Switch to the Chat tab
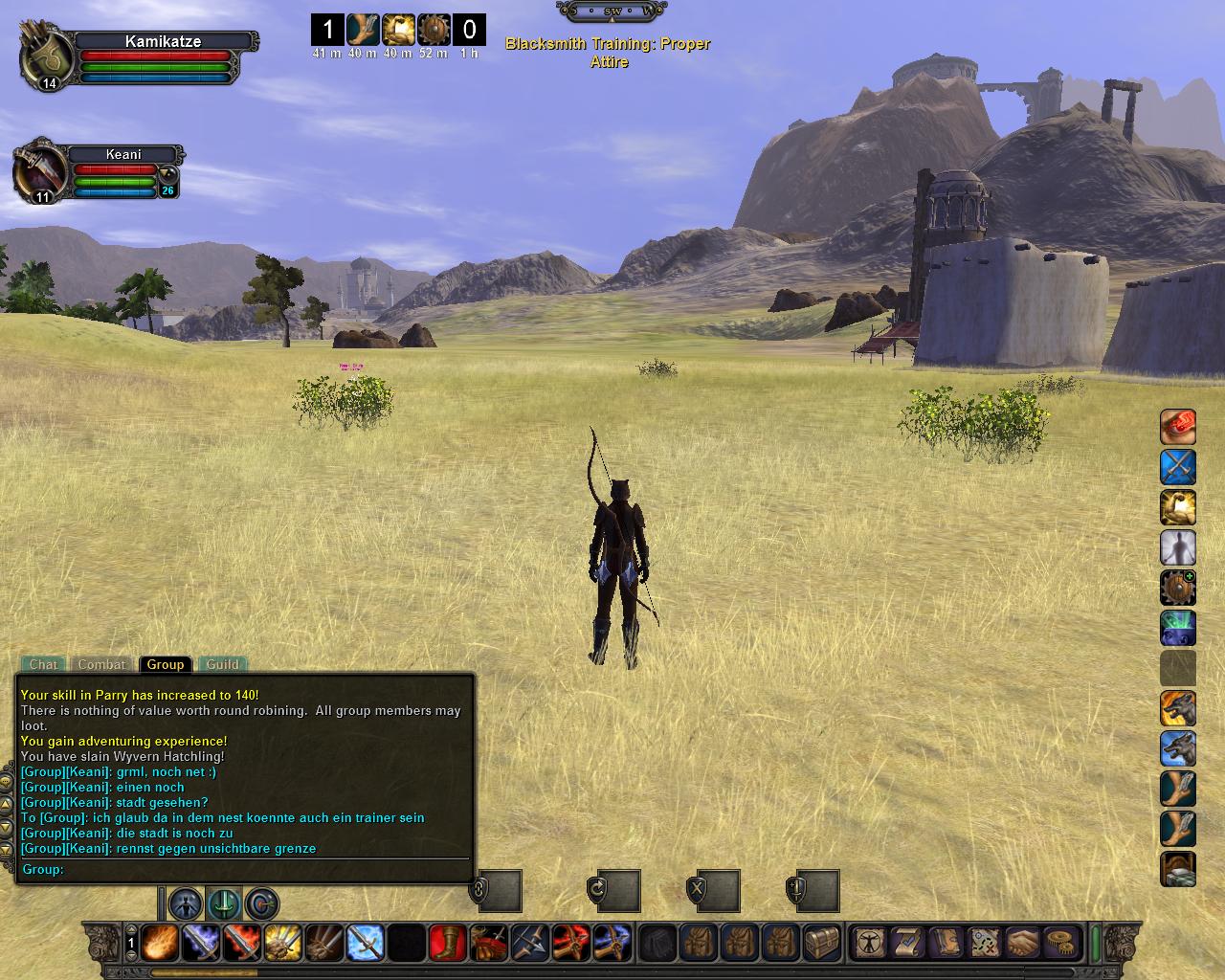This screenshot has width=1225, height=980. (x=43, y=664)
